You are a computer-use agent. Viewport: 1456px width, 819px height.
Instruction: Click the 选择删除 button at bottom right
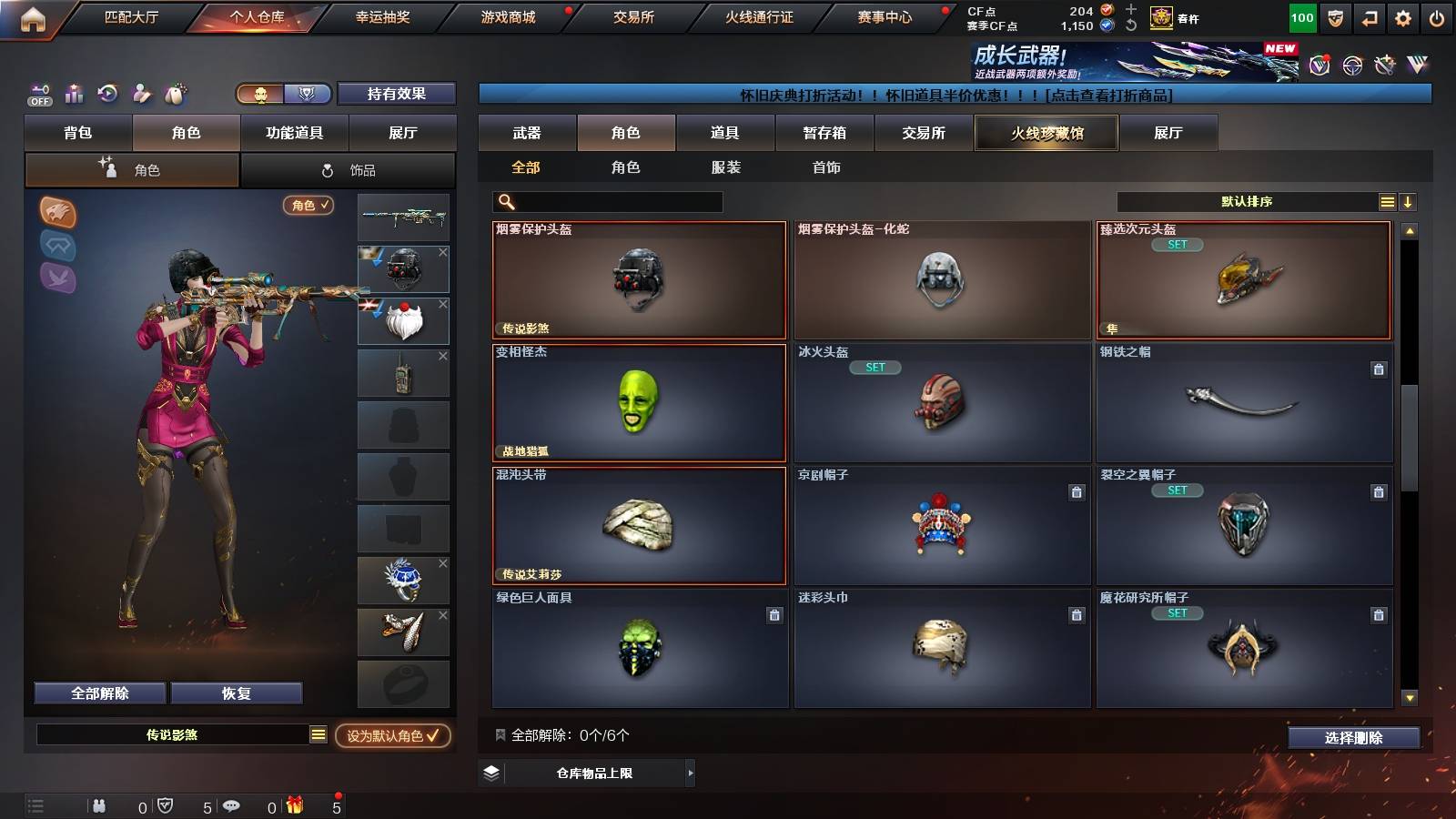click(x=1352, y=738)
